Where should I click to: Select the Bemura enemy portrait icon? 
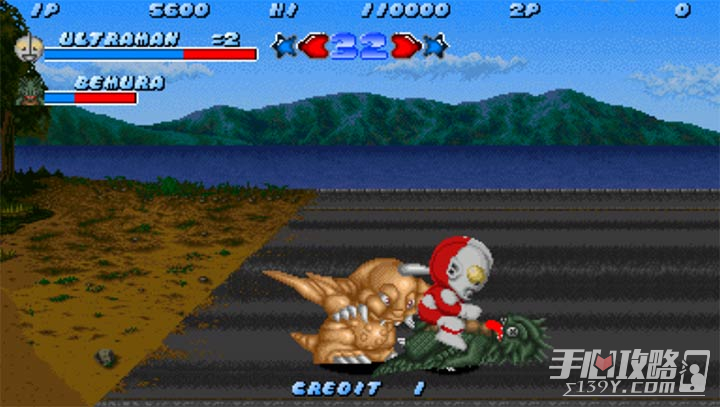[28, 91]
